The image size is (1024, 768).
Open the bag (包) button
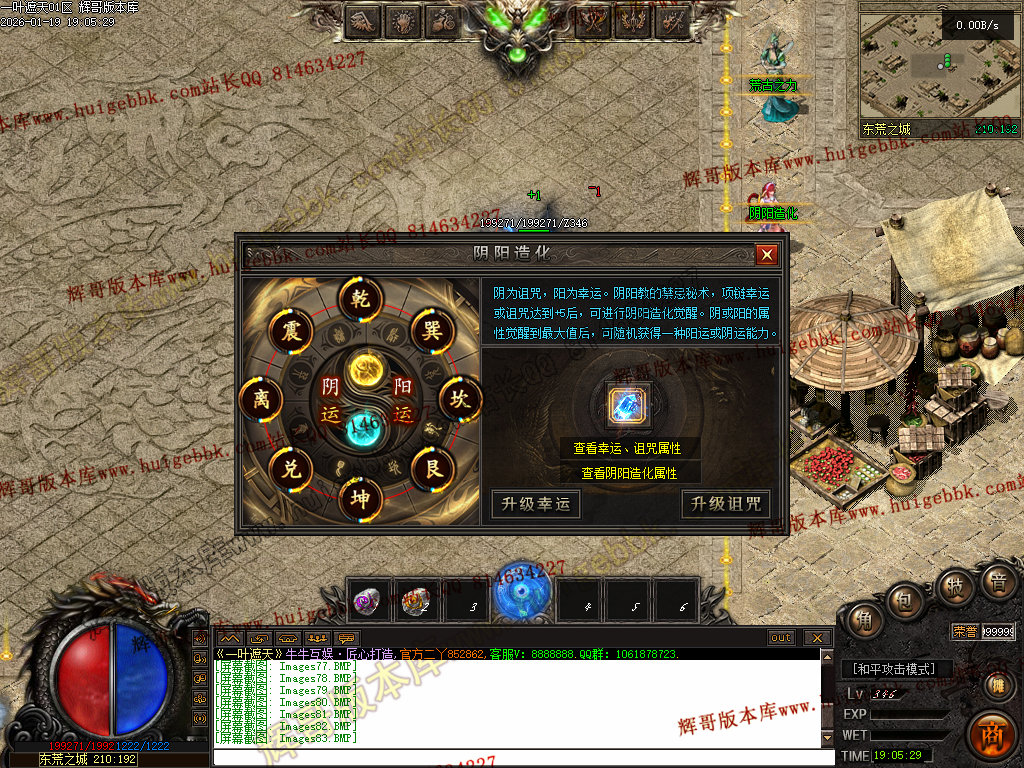pos(906,603)
